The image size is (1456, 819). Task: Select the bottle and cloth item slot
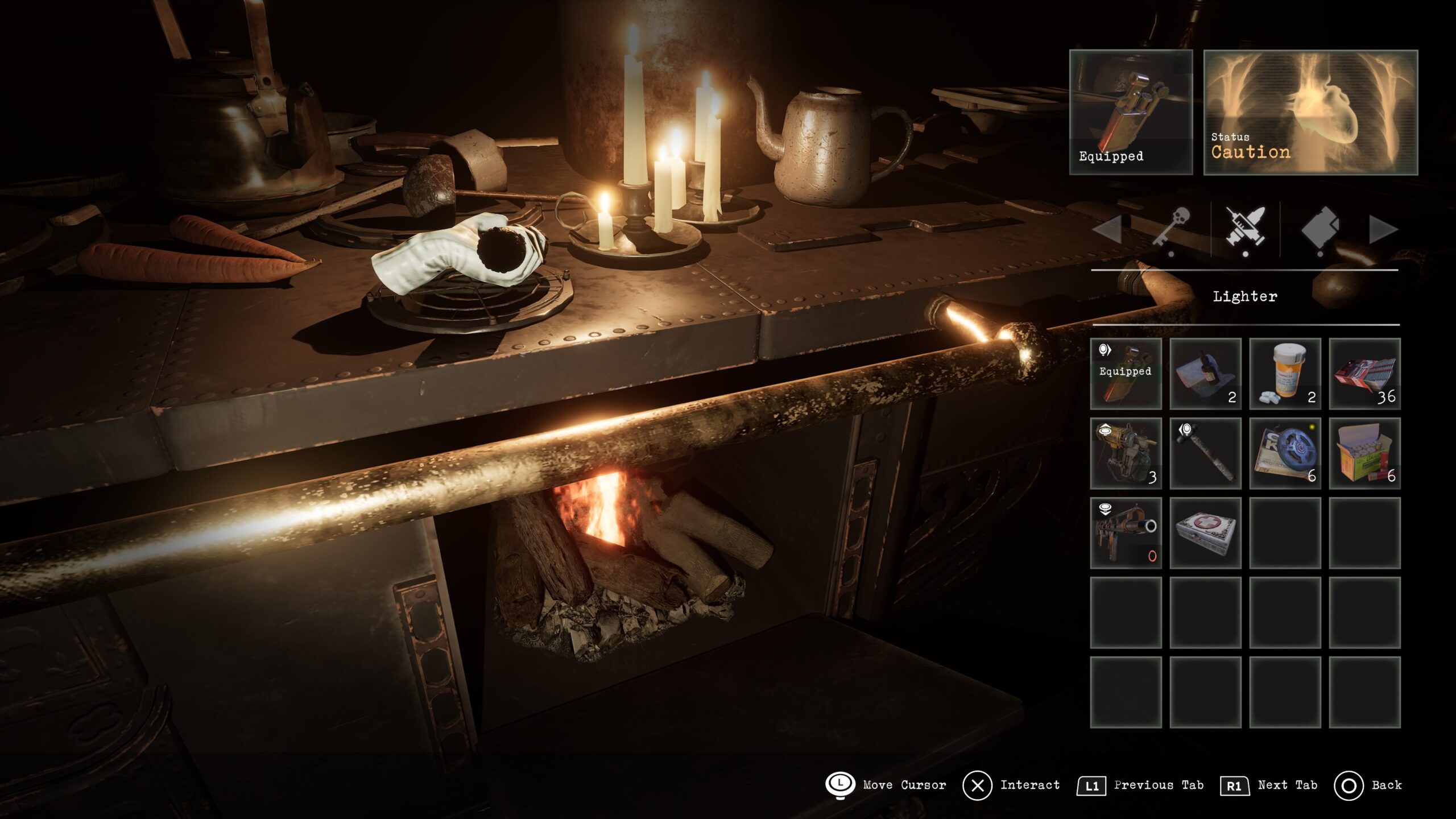pyautogui.click(x=1205, y=374)
